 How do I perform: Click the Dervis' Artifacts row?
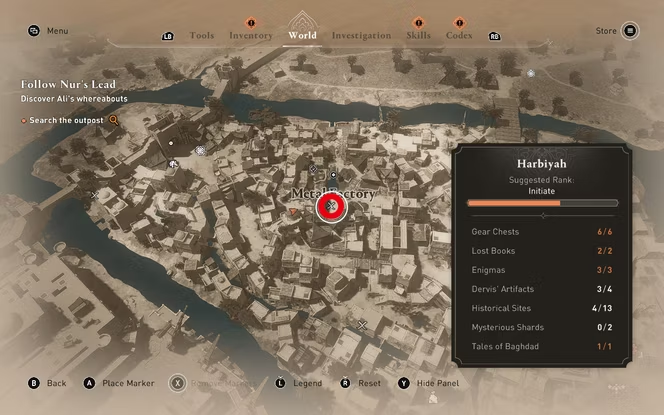pos(543,289)
